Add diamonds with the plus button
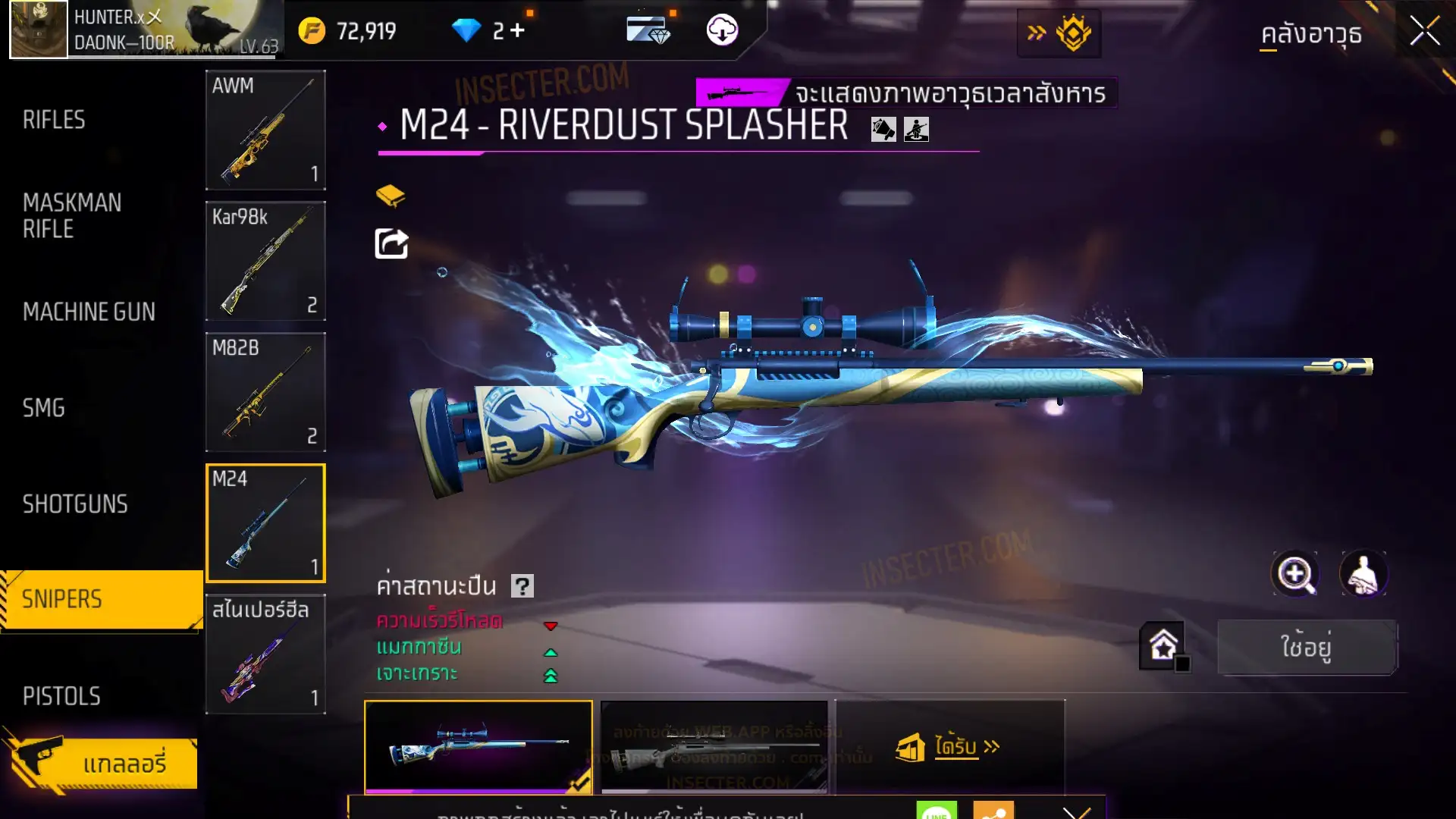 (x=517, y=31)
